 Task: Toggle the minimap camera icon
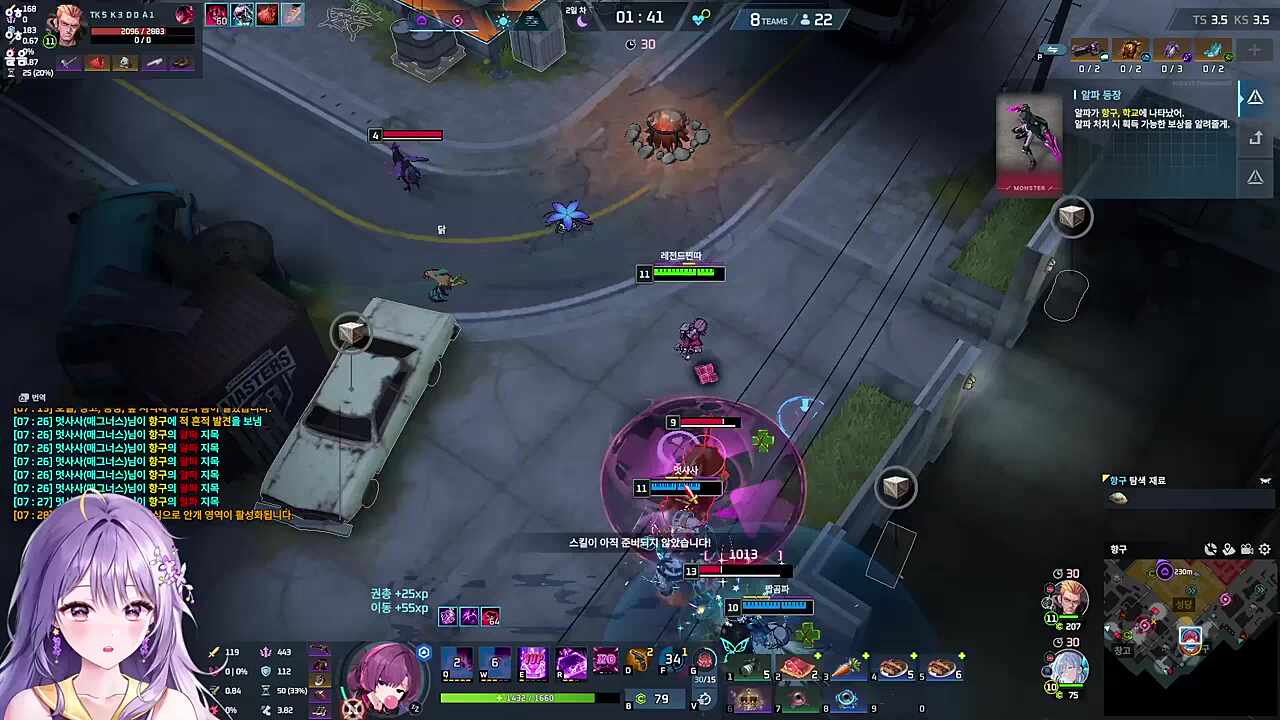coord(1247,549)
